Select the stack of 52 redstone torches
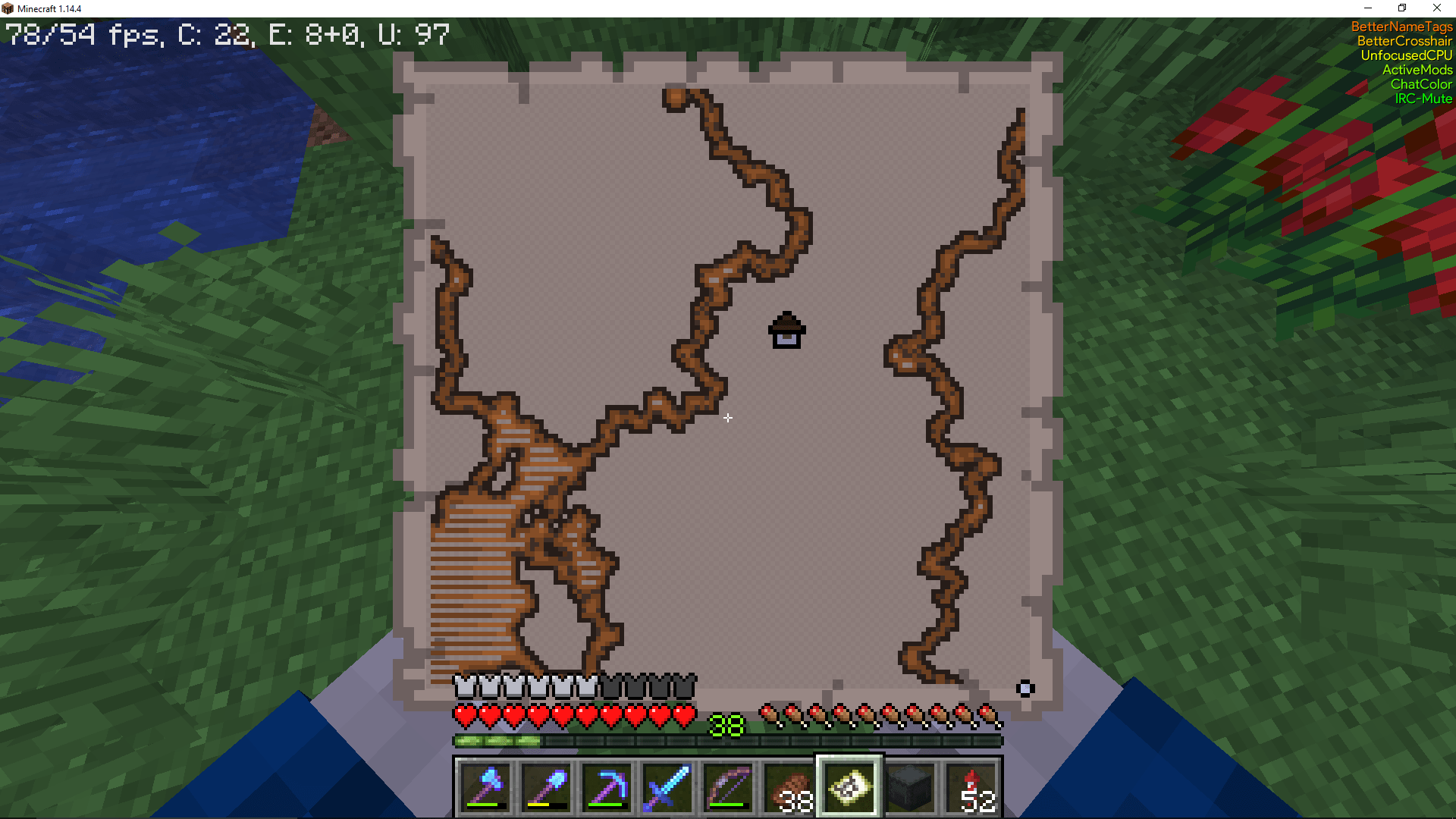The height and width of the screenshot is (819, 1456). tap(971, 789)
